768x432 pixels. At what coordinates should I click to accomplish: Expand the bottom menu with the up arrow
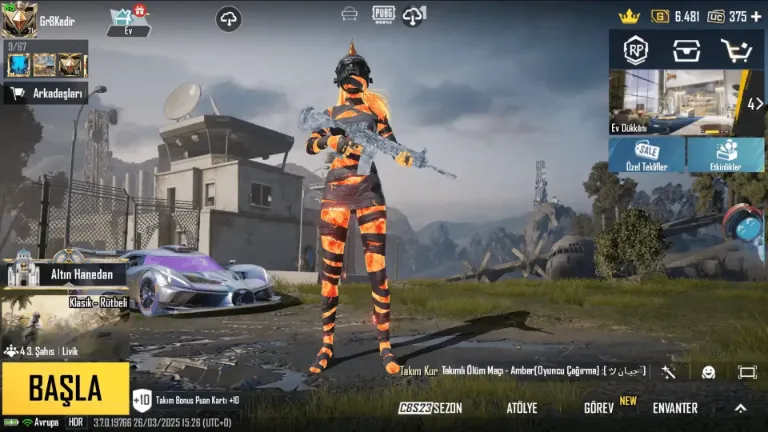tap(740, 408)
